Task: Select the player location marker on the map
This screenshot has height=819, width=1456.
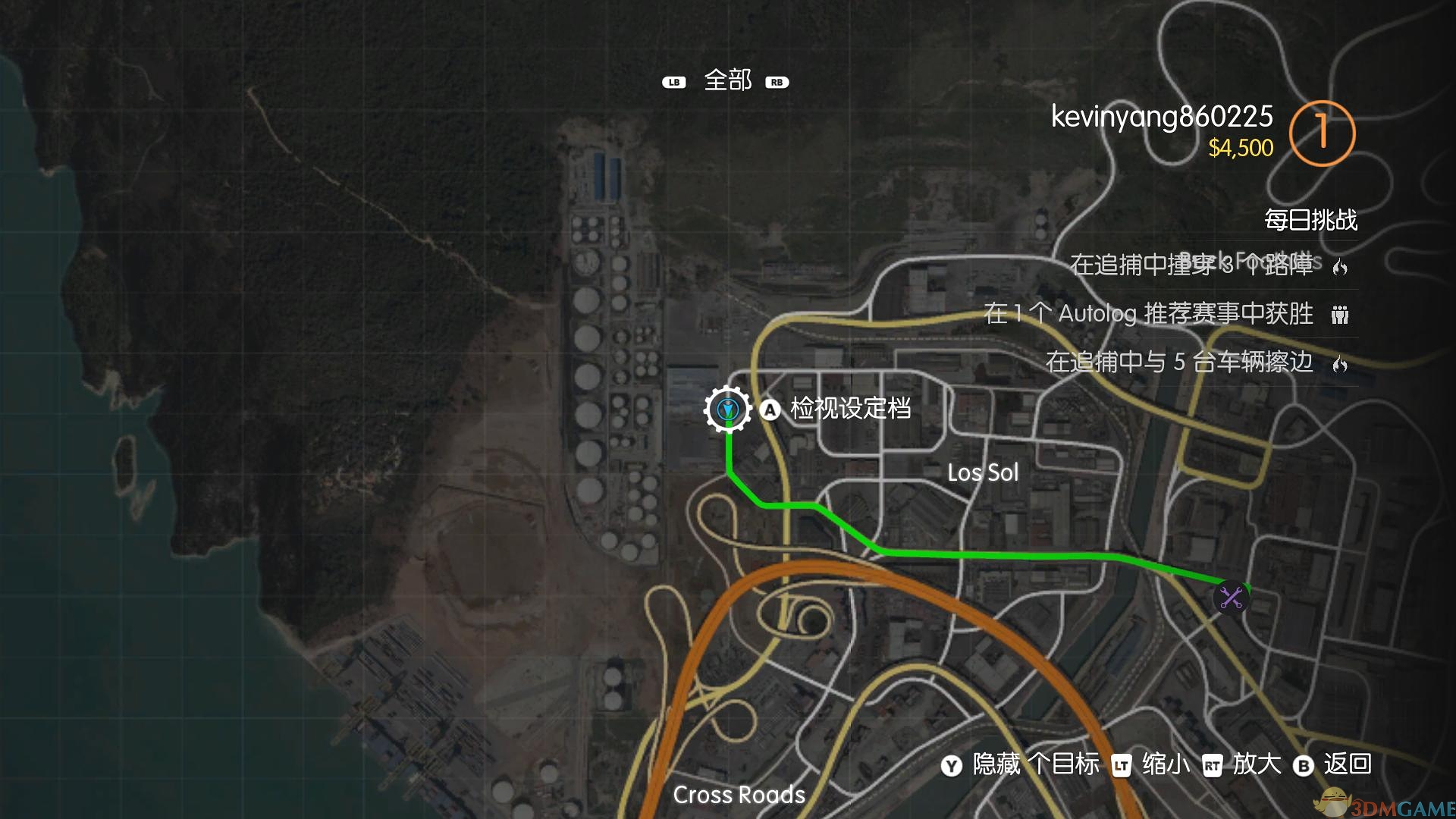Action: (x=726, y=409)
